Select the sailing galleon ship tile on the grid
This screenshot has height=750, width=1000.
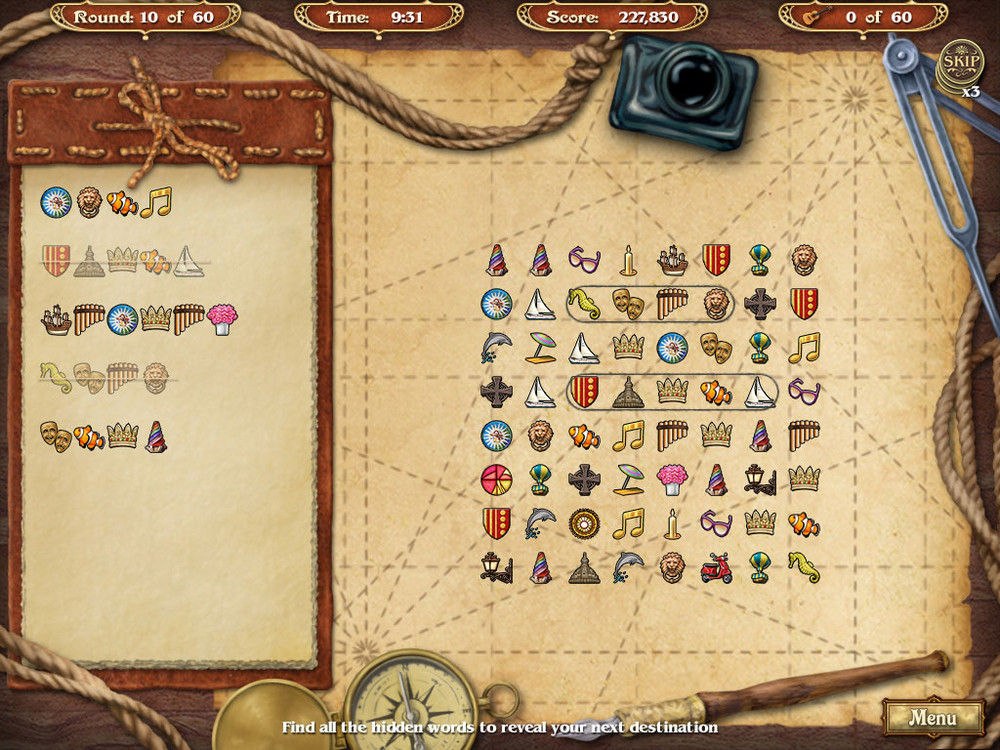672,260
